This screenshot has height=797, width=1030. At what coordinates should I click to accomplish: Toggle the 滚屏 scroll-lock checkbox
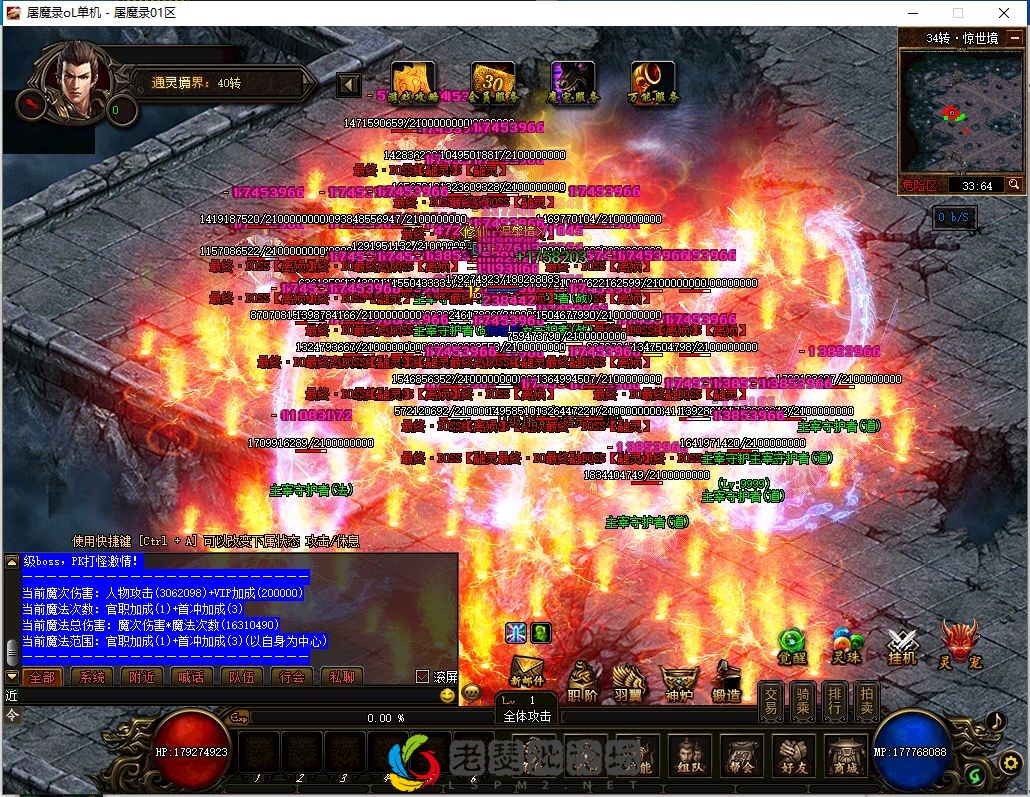pos(422,677)
